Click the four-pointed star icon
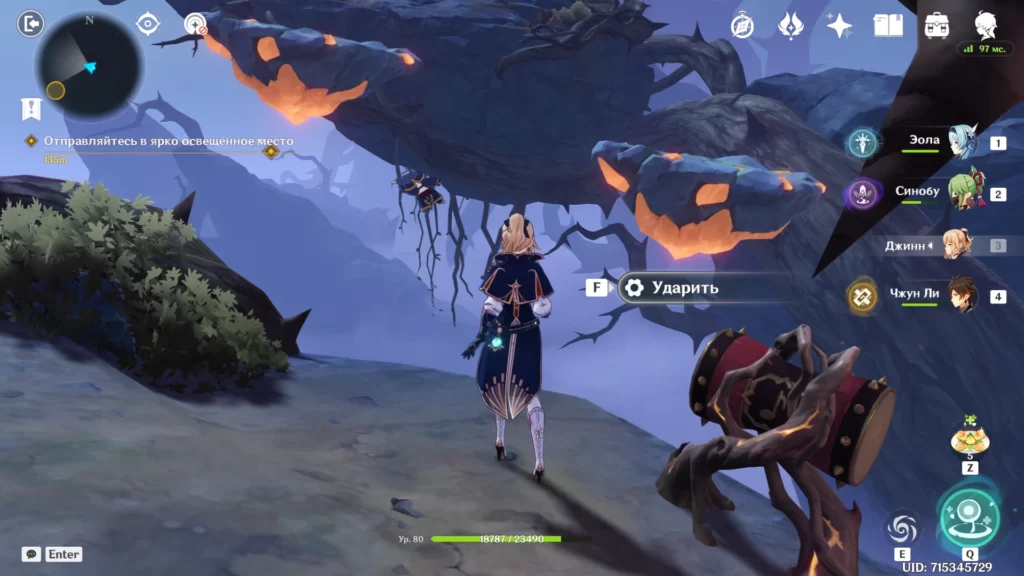 pyautogui.click(x=839, y=26)
